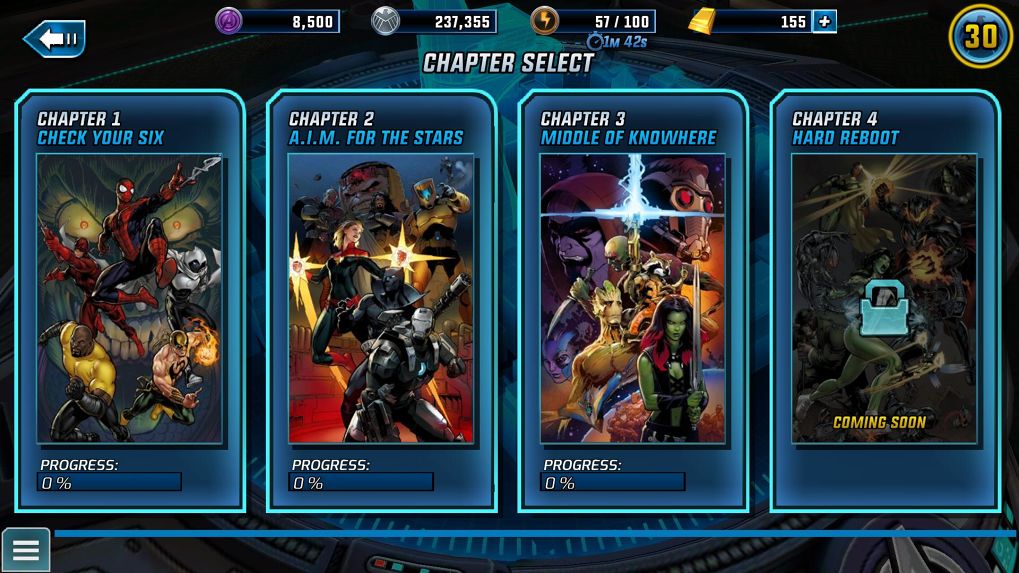
Task: Click the level 30 player badge
Action: 980,37
